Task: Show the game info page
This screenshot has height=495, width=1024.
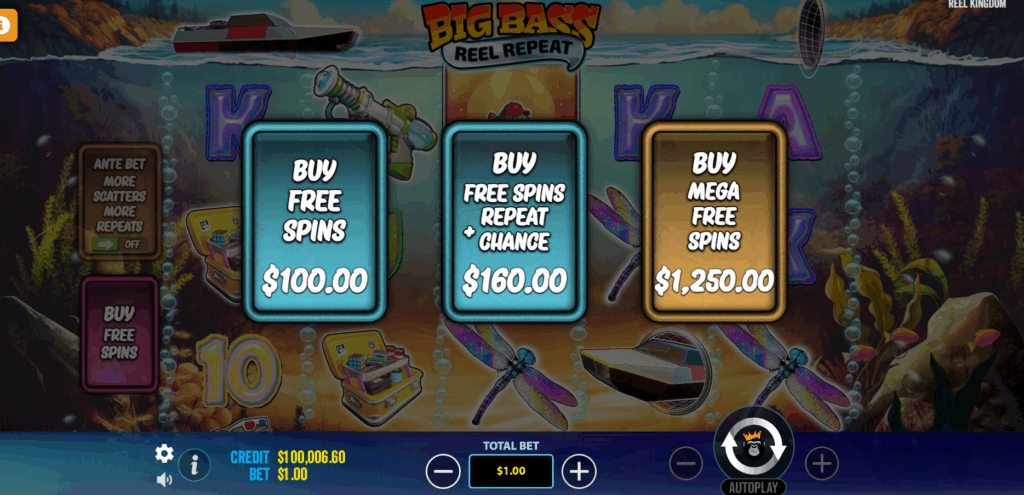Action: click(x=194, y=465)
